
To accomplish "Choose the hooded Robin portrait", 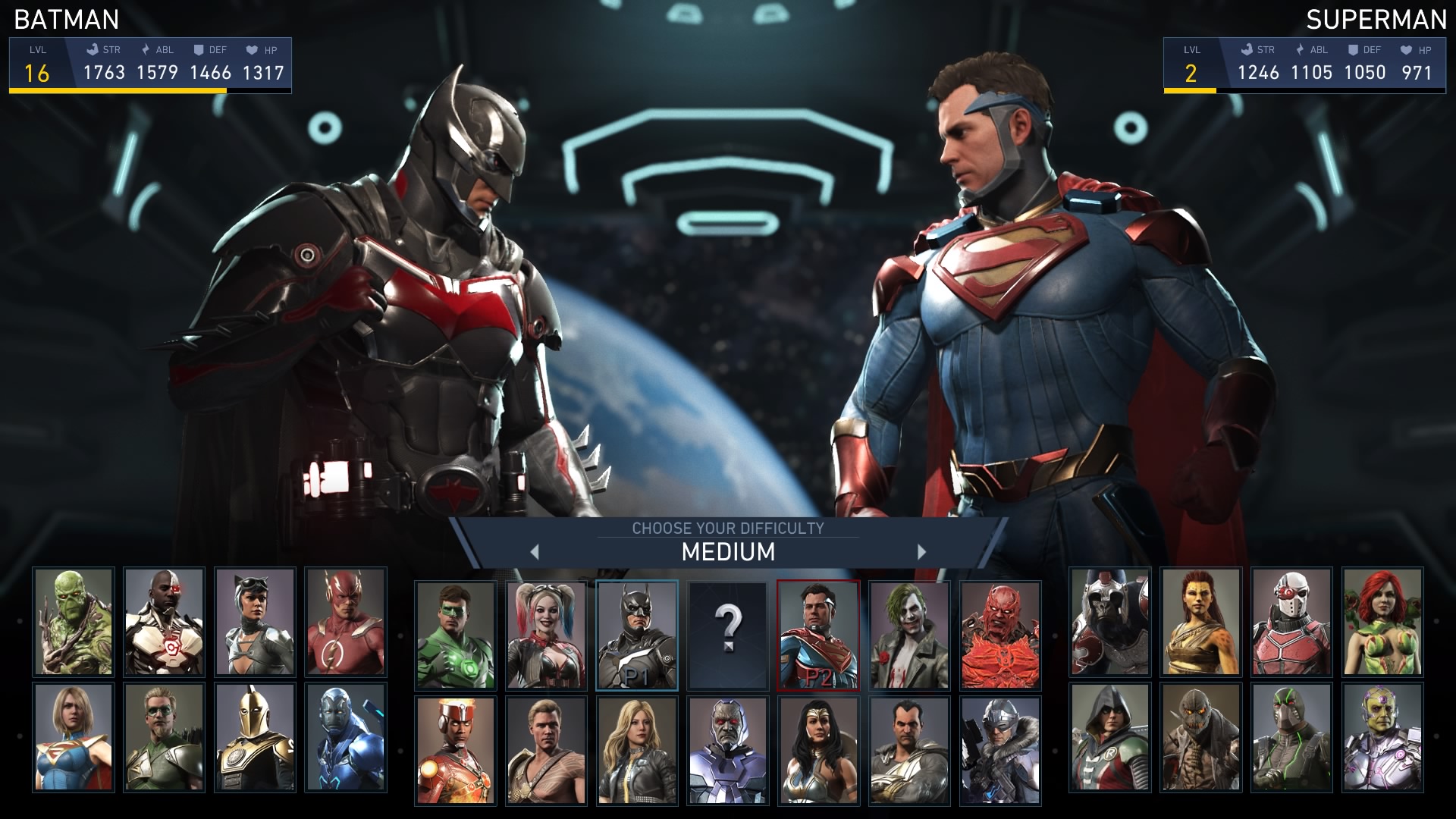I will 1110,737.
